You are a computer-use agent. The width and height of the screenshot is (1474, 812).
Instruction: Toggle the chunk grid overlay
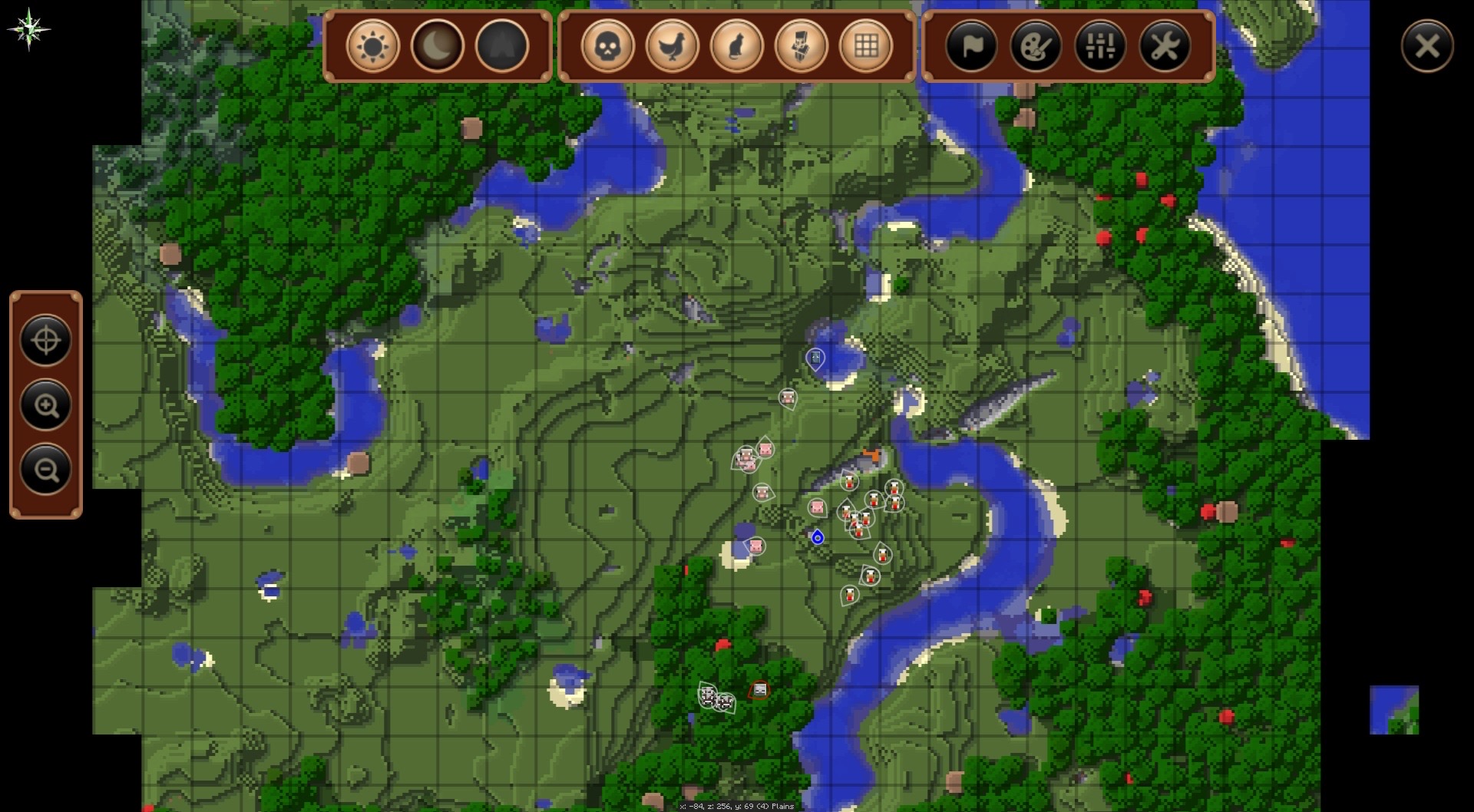[866, 46]
